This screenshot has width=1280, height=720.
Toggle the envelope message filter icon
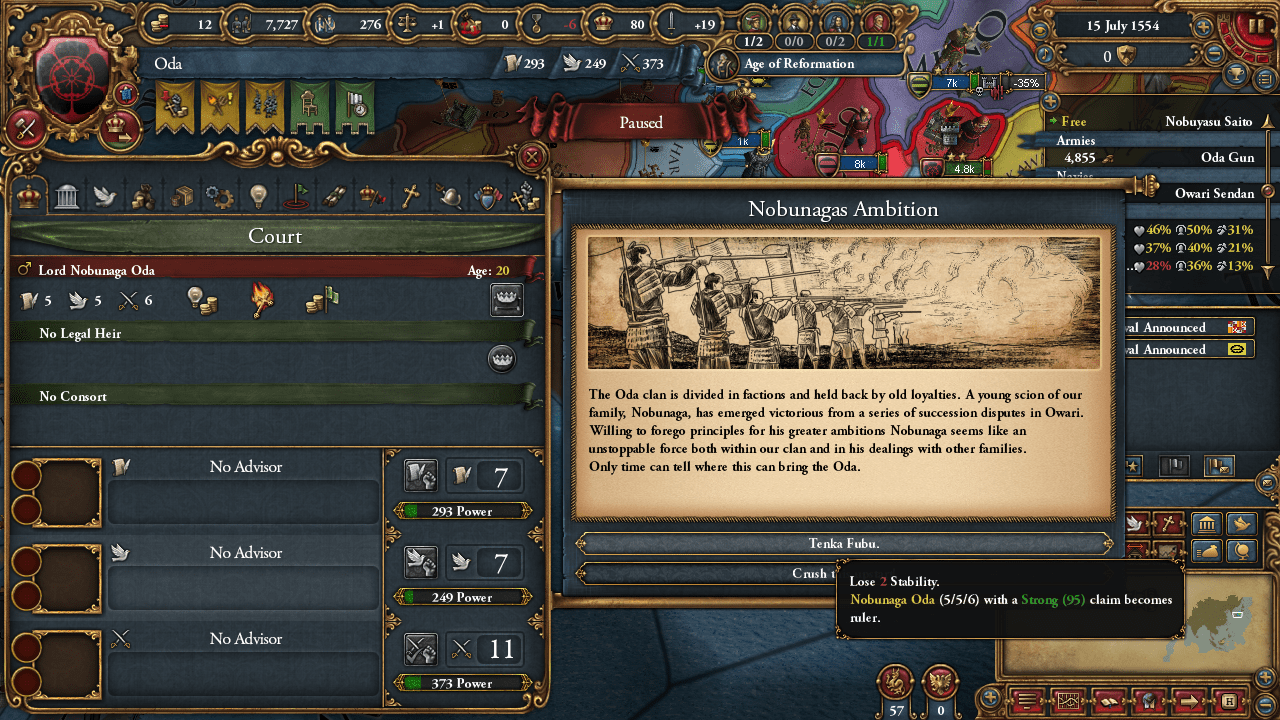click(1218, 467)
